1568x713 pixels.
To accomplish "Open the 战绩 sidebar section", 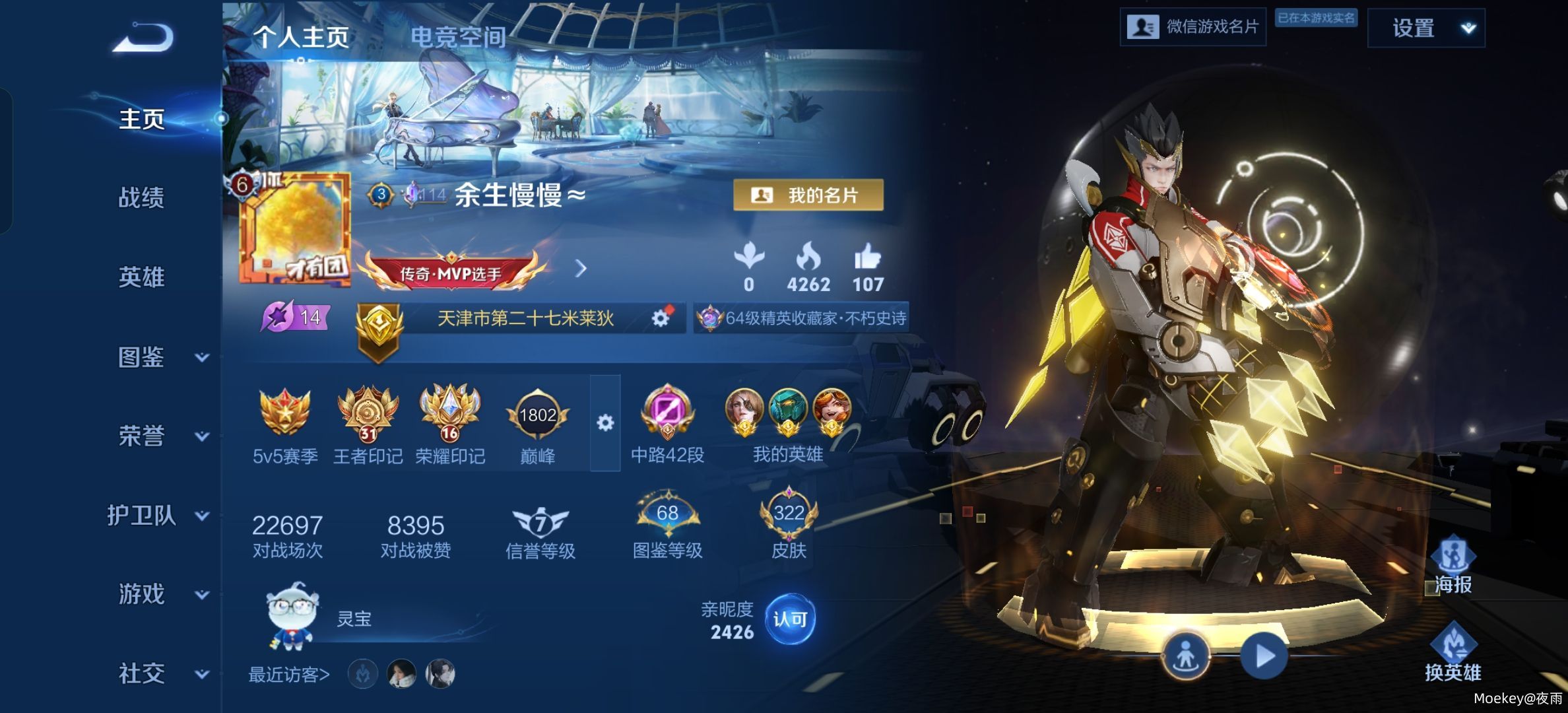I will (x=141, y=197).
